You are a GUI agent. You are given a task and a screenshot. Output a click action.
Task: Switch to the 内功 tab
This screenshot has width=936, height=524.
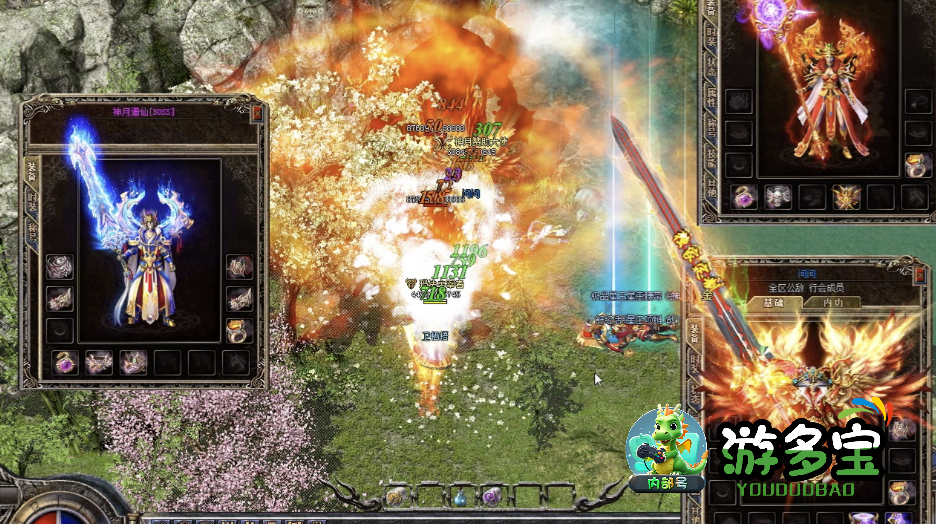tap(833, 302)
